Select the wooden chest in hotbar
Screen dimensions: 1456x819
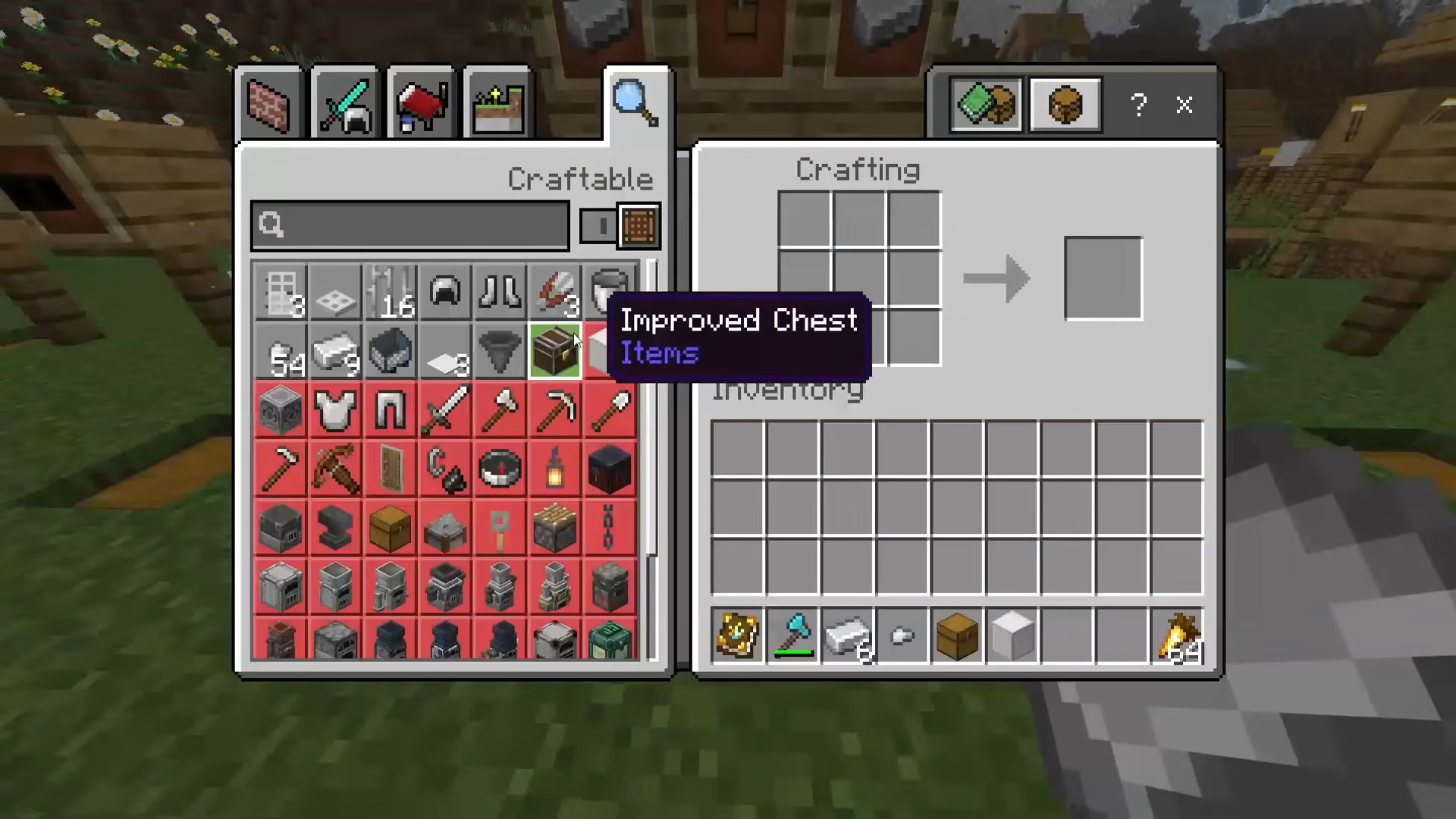tap(957, 635)
